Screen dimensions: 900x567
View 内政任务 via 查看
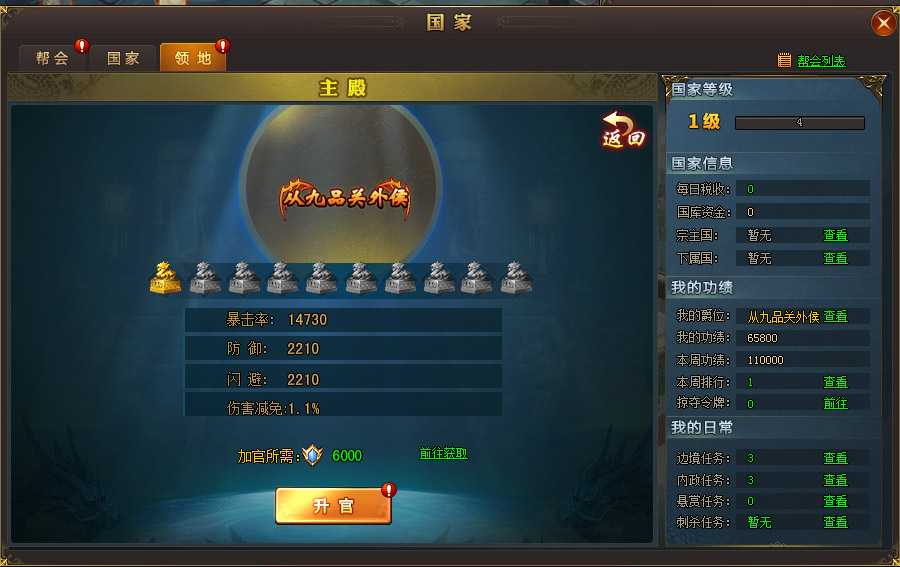click(835, 480)
